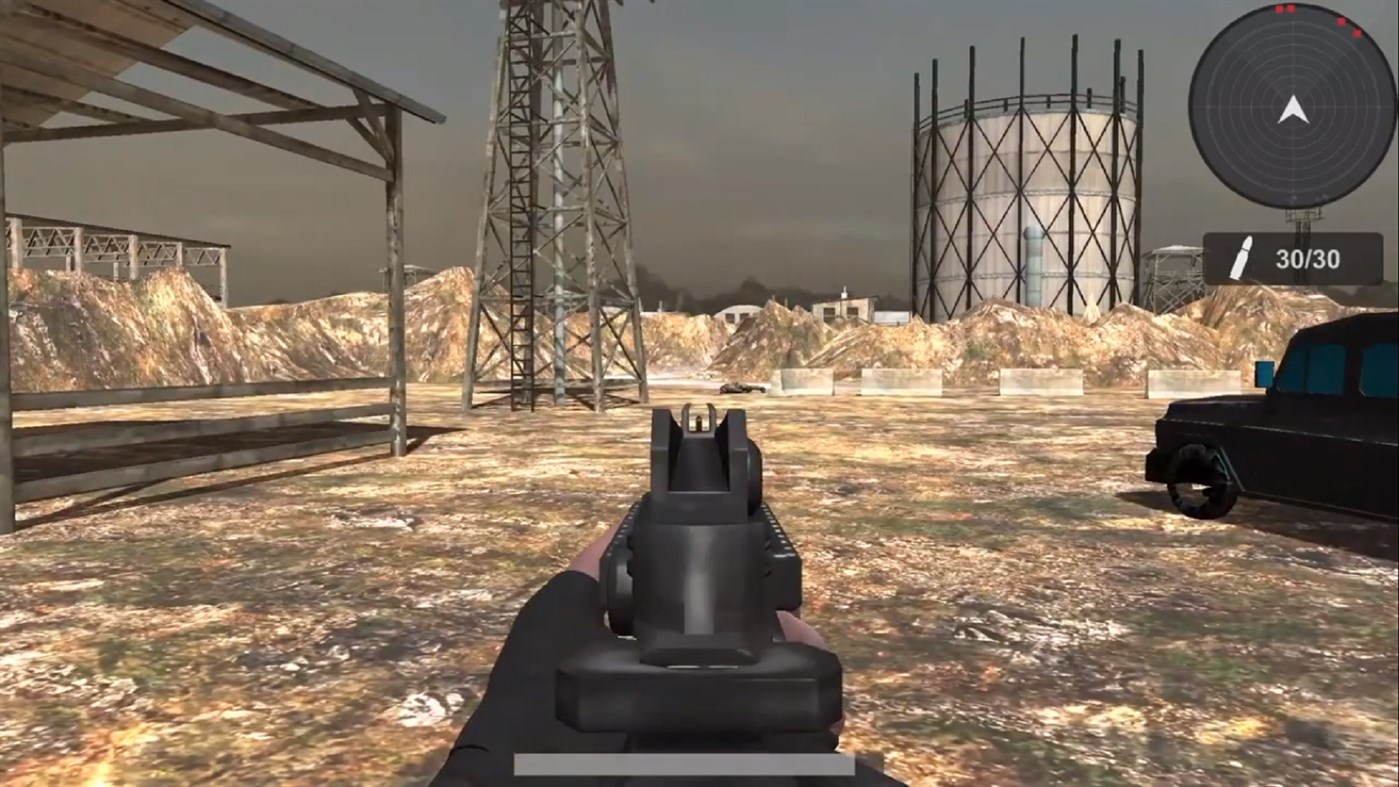Click the bullet icon in the ammo display
1399x787 pixels.
coord(1244,255)
